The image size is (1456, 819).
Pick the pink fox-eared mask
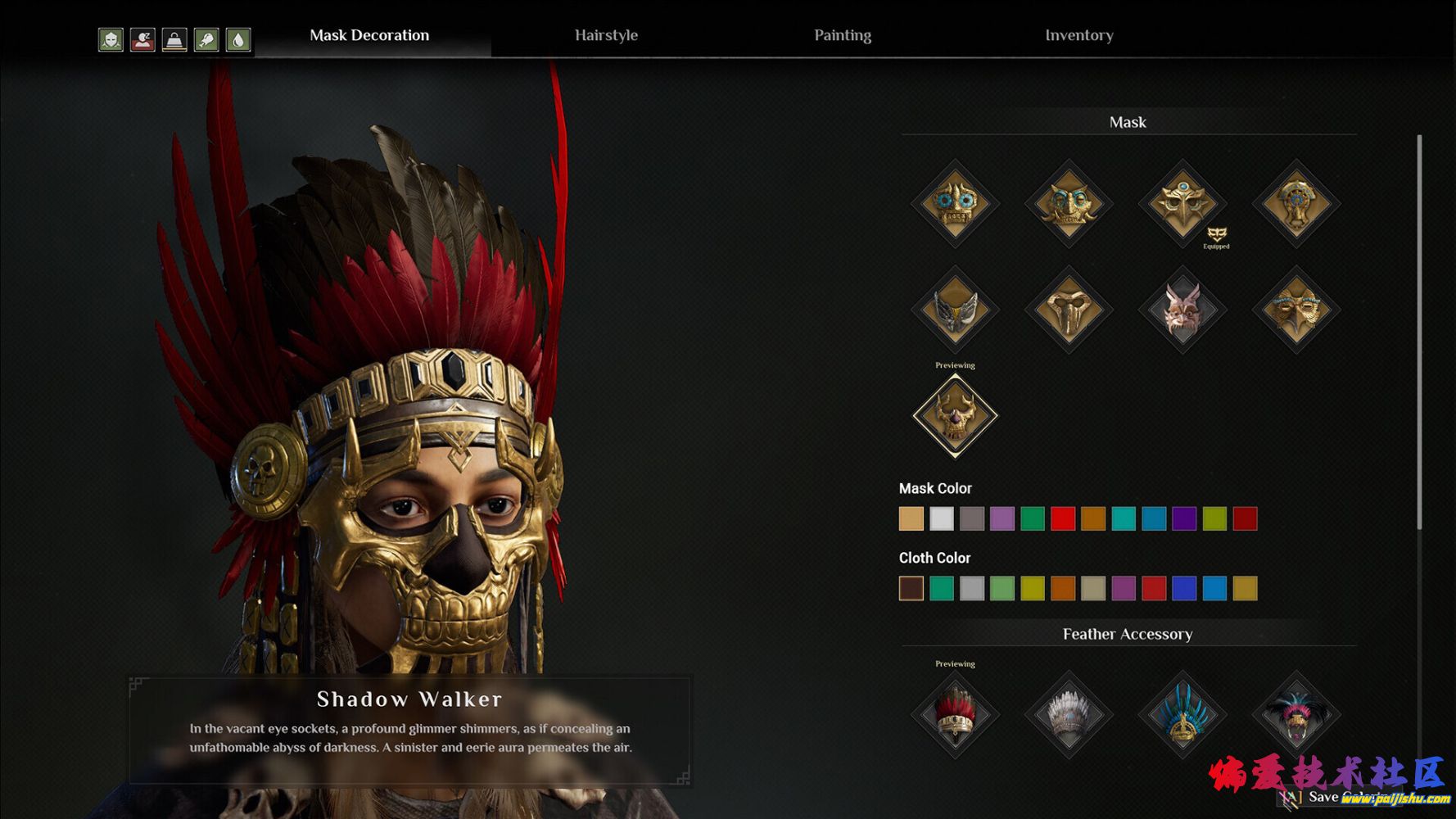pos(1182,310)
